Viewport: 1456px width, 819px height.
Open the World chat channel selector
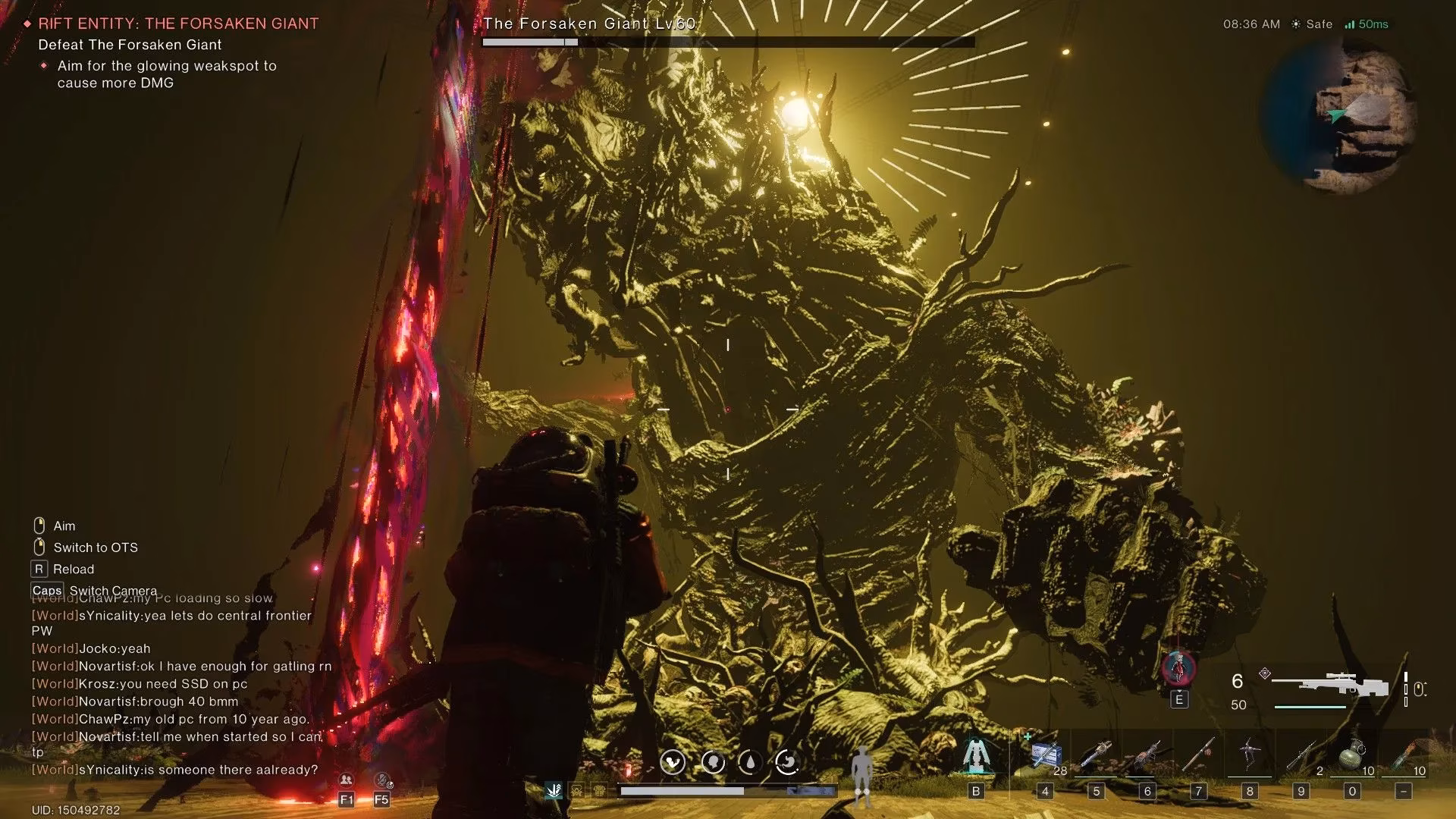pos(53,769)
